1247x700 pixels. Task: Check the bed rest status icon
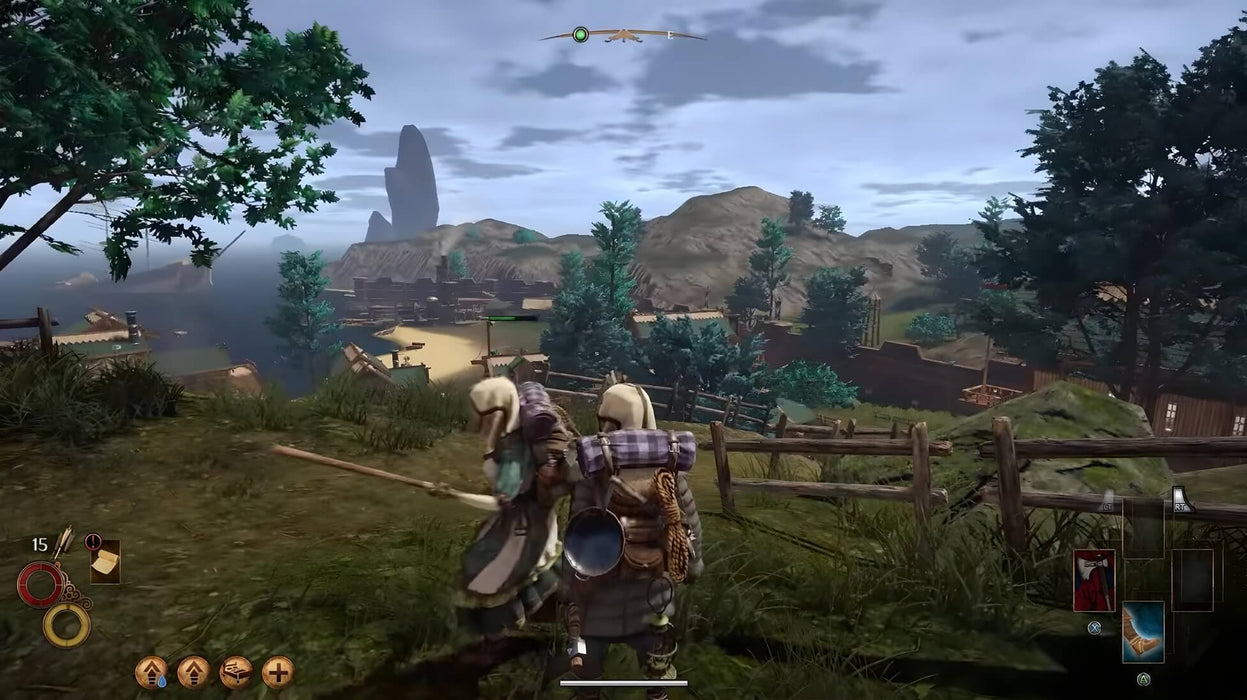coord(236,672)
